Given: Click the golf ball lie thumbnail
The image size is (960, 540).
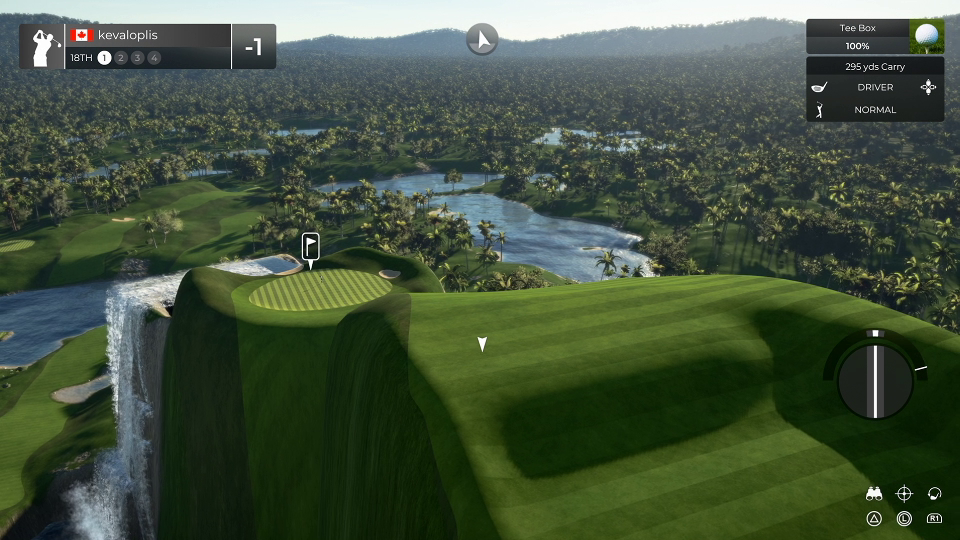Looking at the screenshot, I should (x=927, y=37).
